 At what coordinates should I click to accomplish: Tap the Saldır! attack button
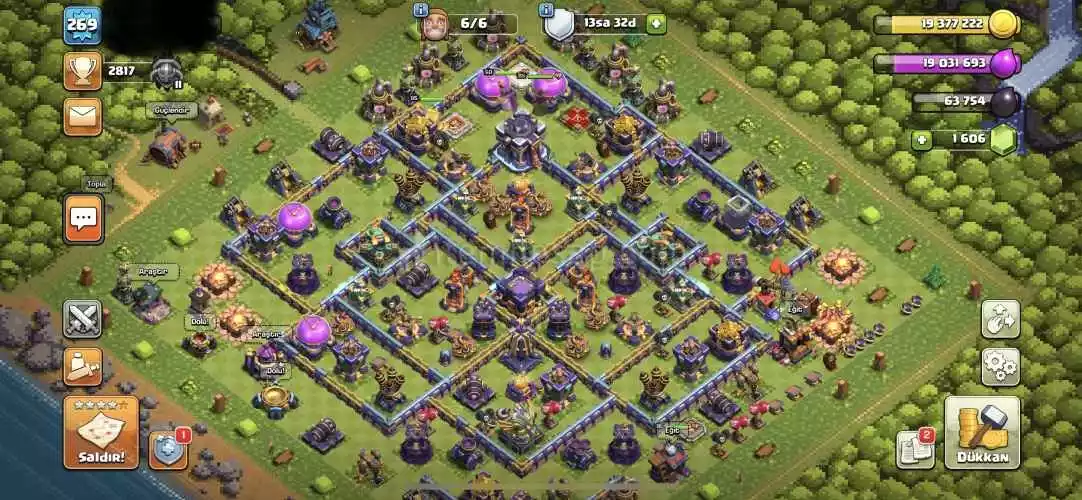(100, 432)
